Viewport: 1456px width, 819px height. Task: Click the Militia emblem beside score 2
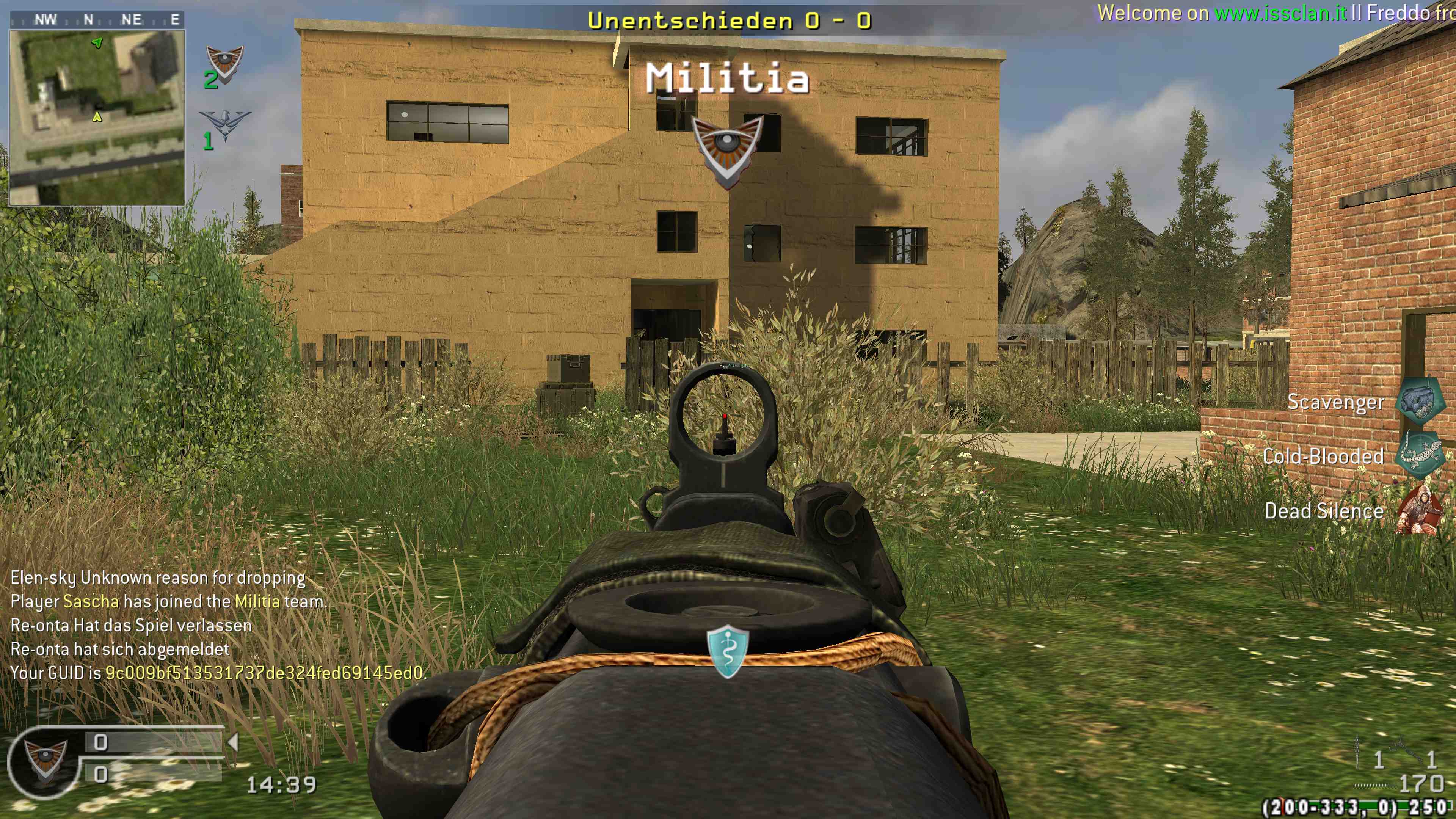(x=224, y=63)
